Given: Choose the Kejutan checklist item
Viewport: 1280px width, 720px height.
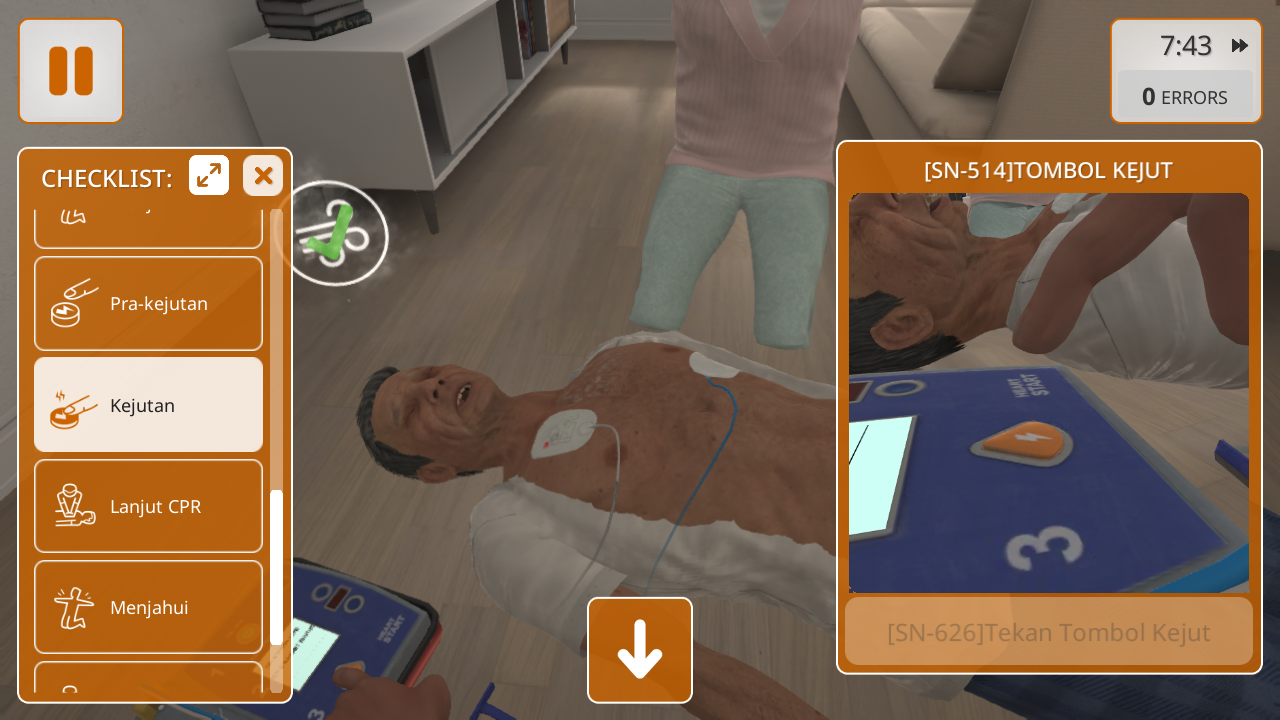Looking at the screenshot, I should (x=149, y=405).
